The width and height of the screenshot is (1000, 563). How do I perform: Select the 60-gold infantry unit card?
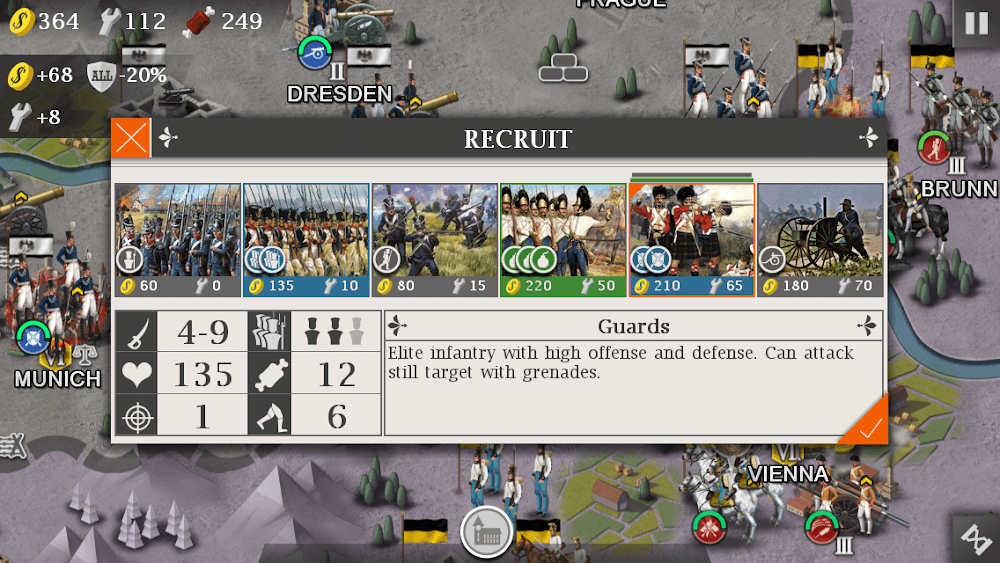click(x=177, y=240)
